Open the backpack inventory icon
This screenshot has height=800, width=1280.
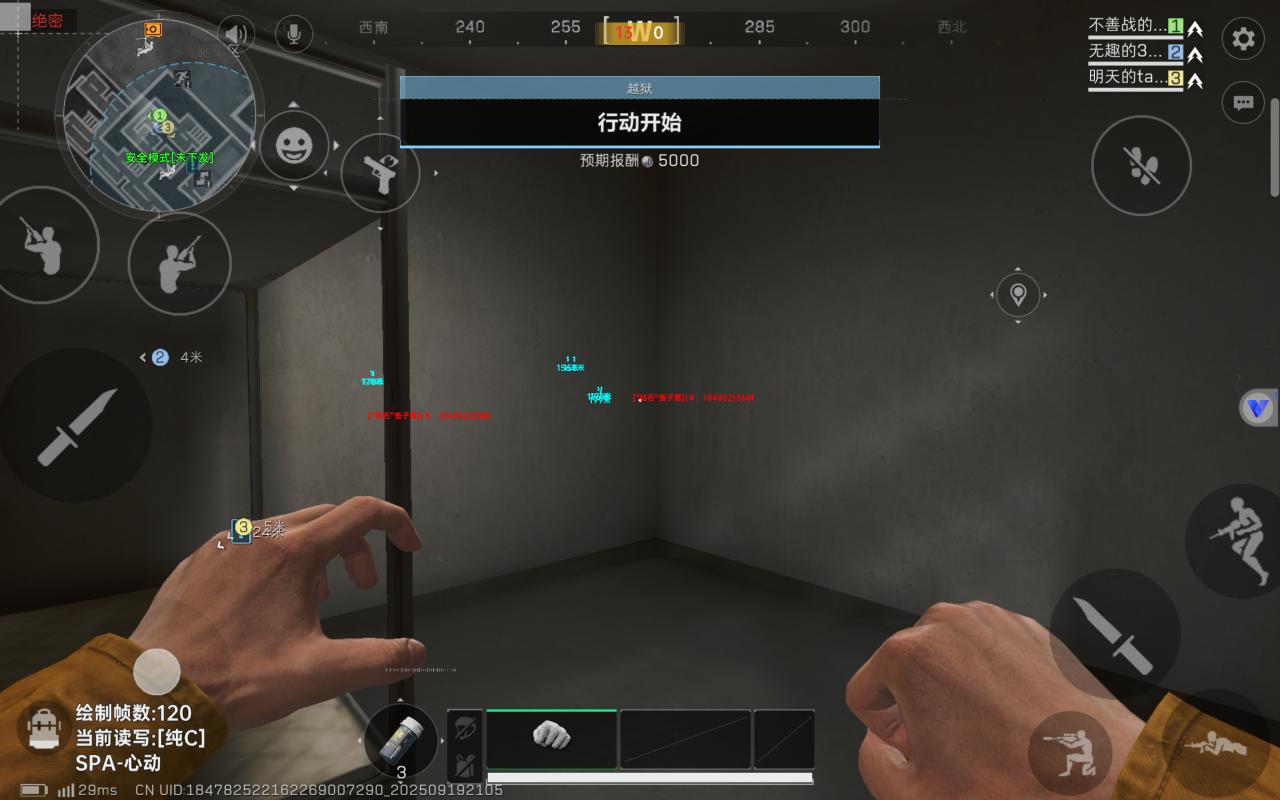click(42, 729)
